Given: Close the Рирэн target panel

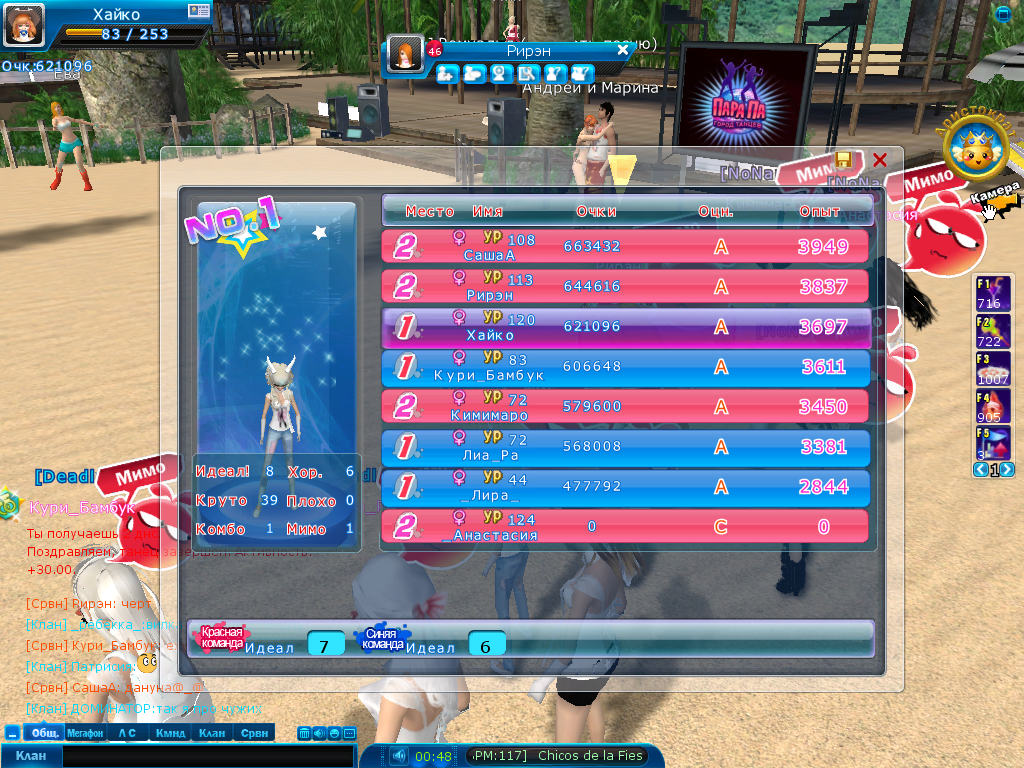Looking at the screenshot, I should click(x=622, y=50).
